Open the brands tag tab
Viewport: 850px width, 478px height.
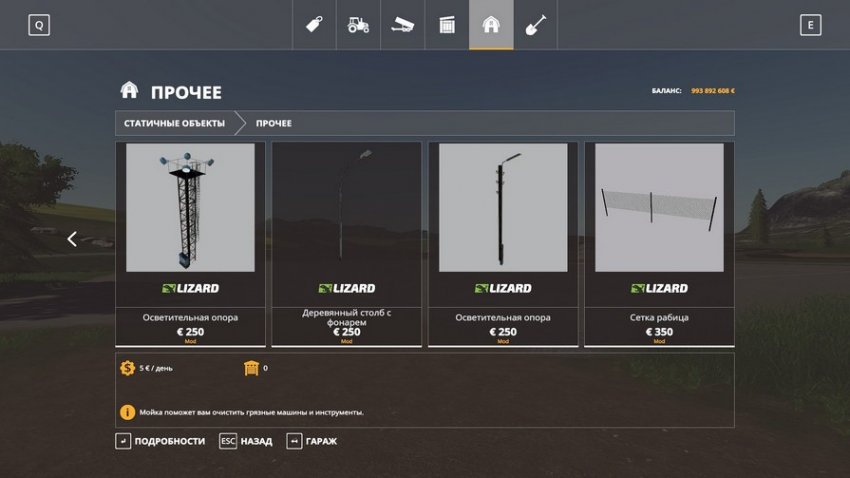tap(314, 25)
